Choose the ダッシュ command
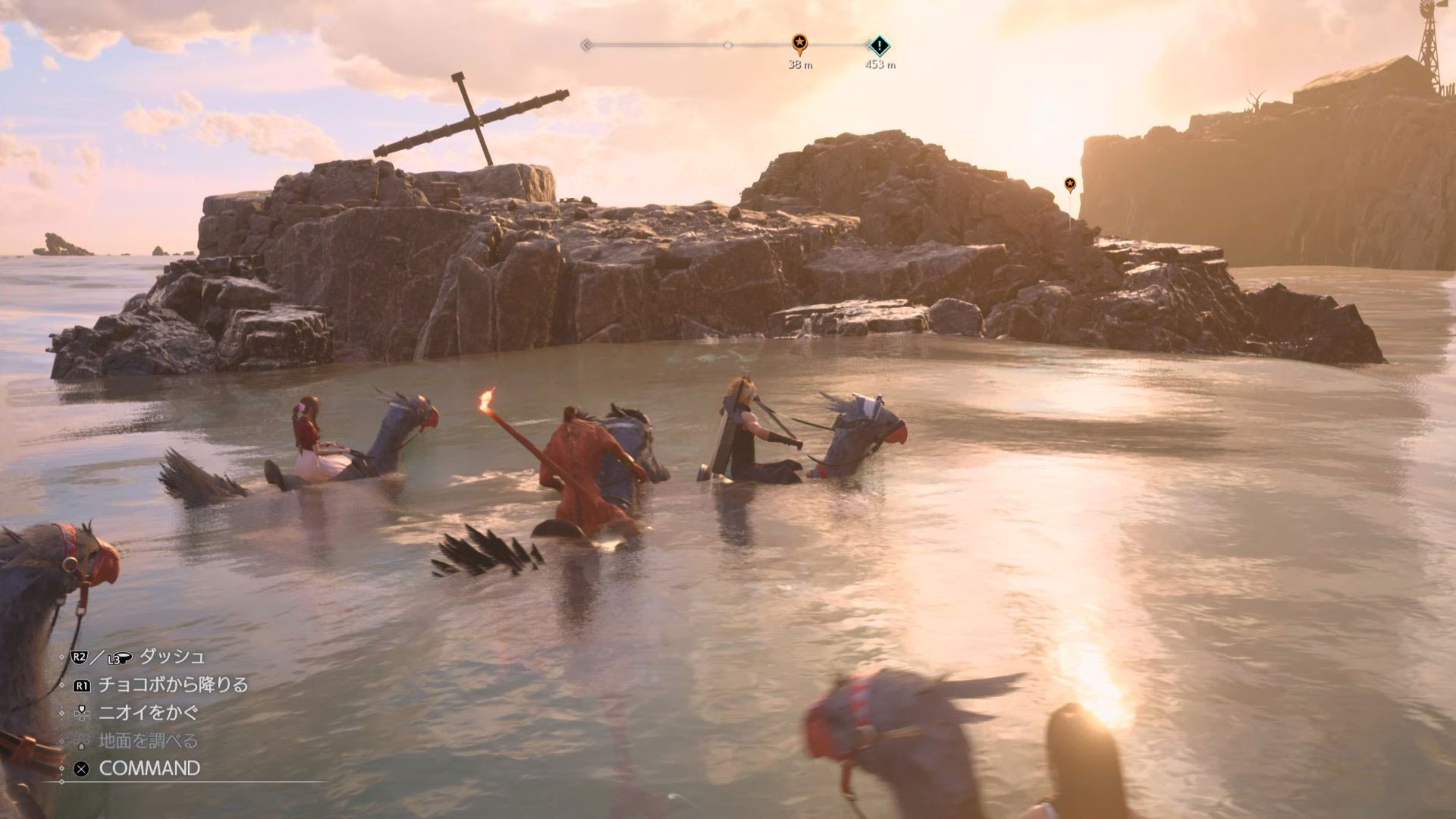Screen dimensions: 1456x819 pyautogui.click(x=171, y=657)
